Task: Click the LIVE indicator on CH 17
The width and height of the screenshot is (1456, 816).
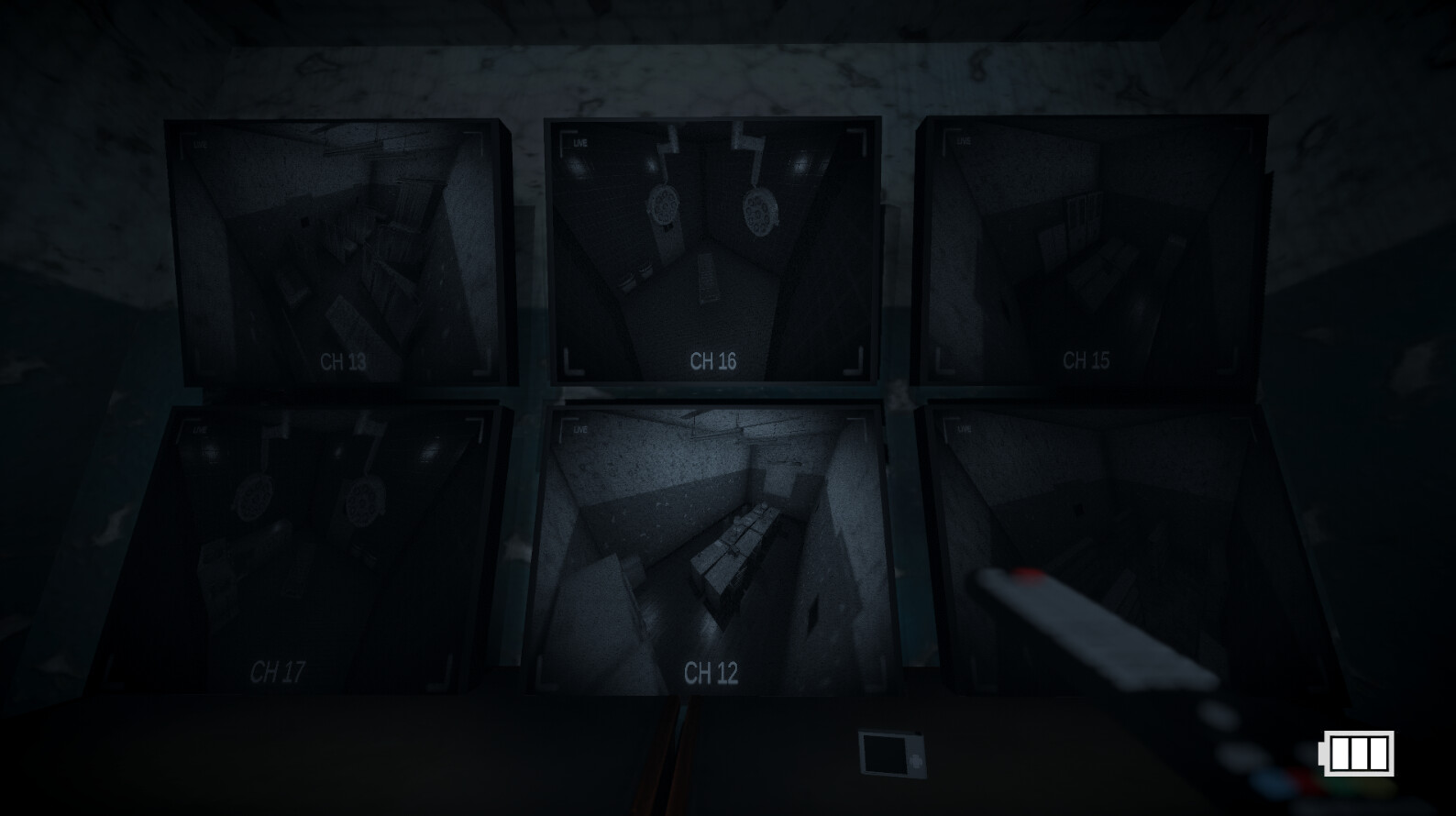Action: pos(198,427)
